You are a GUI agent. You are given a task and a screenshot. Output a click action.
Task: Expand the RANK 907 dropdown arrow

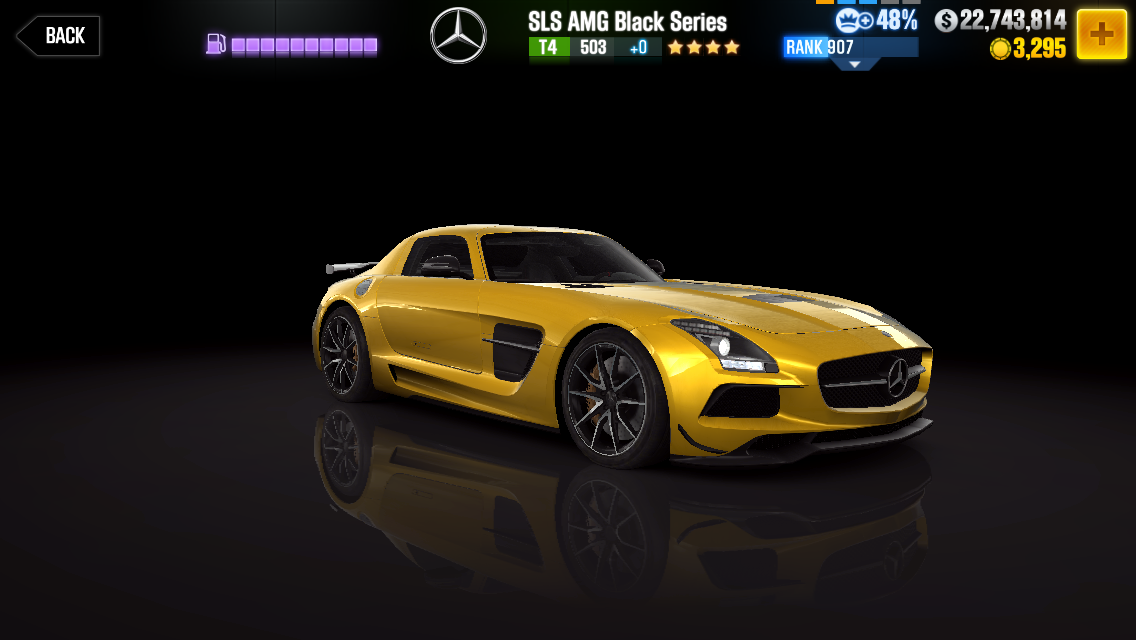tap(854, 64)
